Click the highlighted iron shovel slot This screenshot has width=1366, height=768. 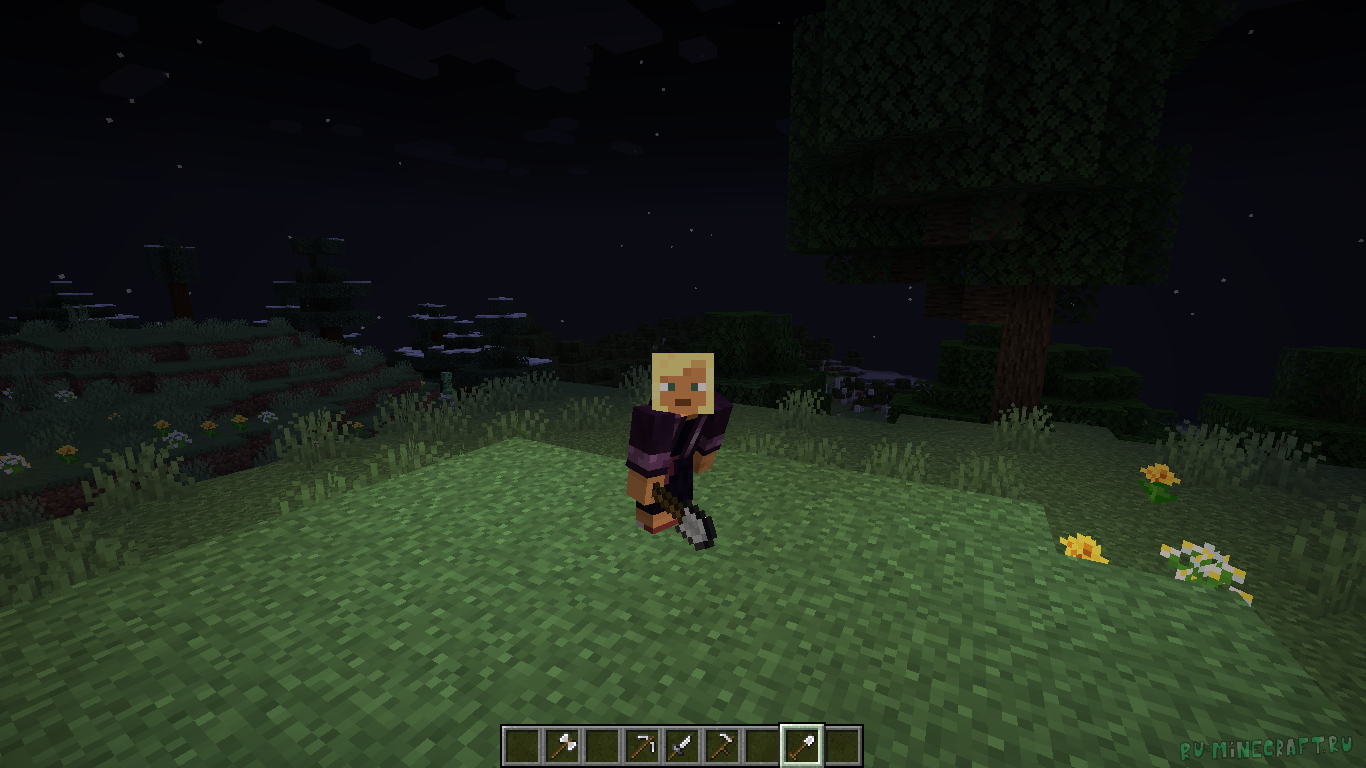(x=801, y=746)
